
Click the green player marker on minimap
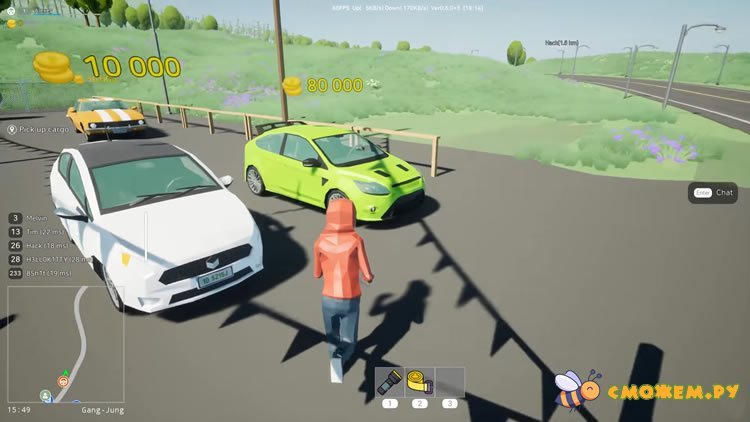[46, 396]
